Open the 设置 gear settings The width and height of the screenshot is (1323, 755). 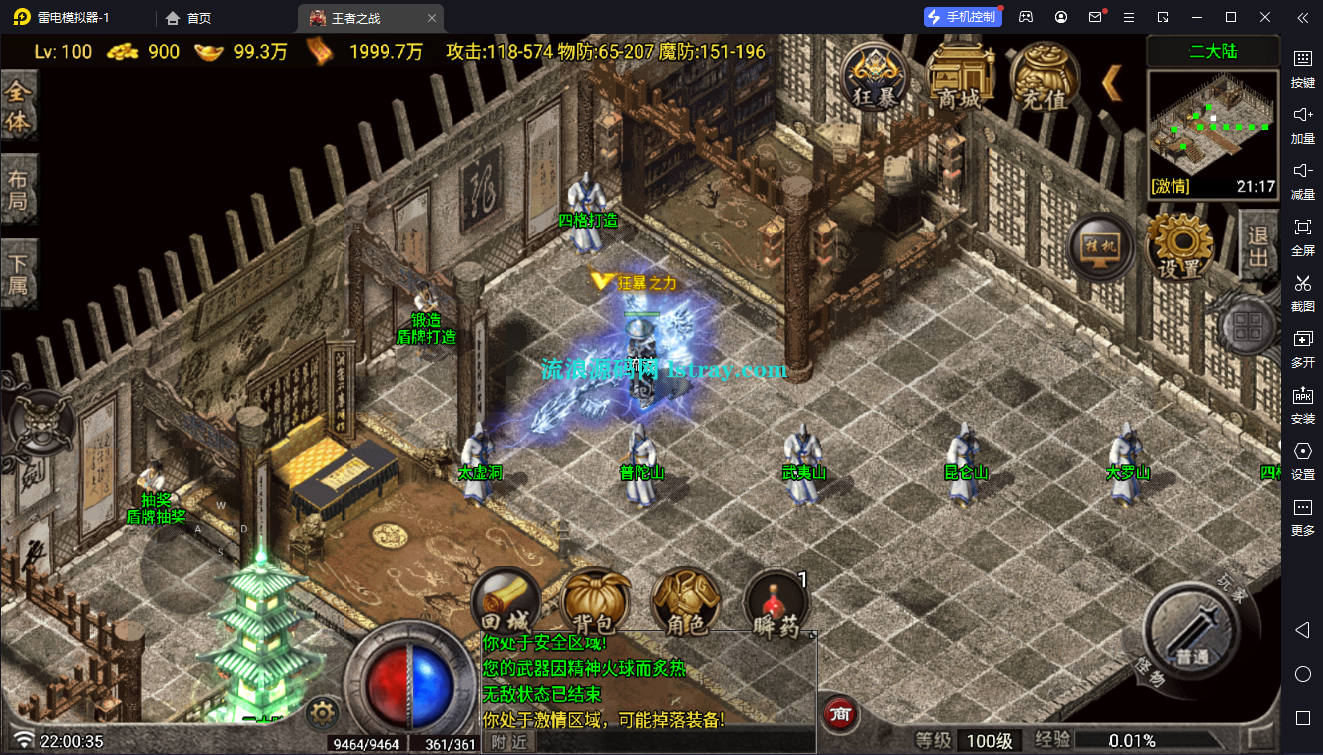pos(1179,248)
